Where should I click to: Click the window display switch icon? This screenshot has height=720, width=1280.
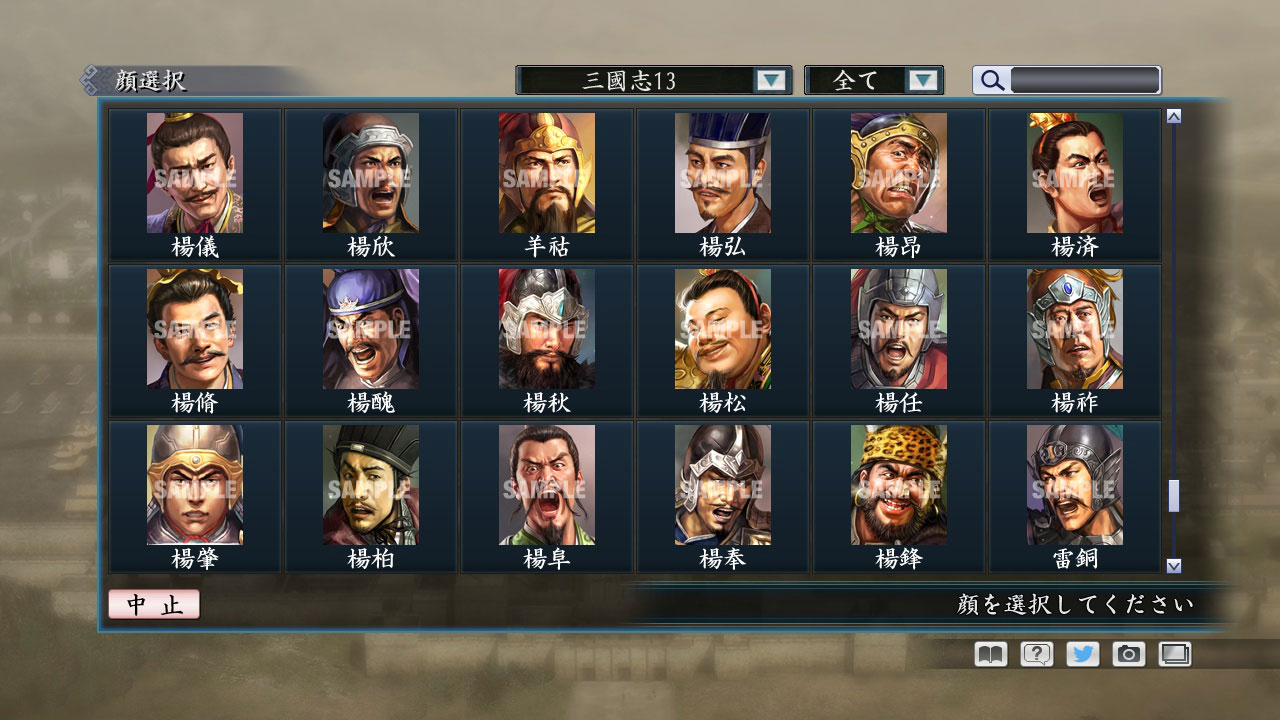point(1175,654)
